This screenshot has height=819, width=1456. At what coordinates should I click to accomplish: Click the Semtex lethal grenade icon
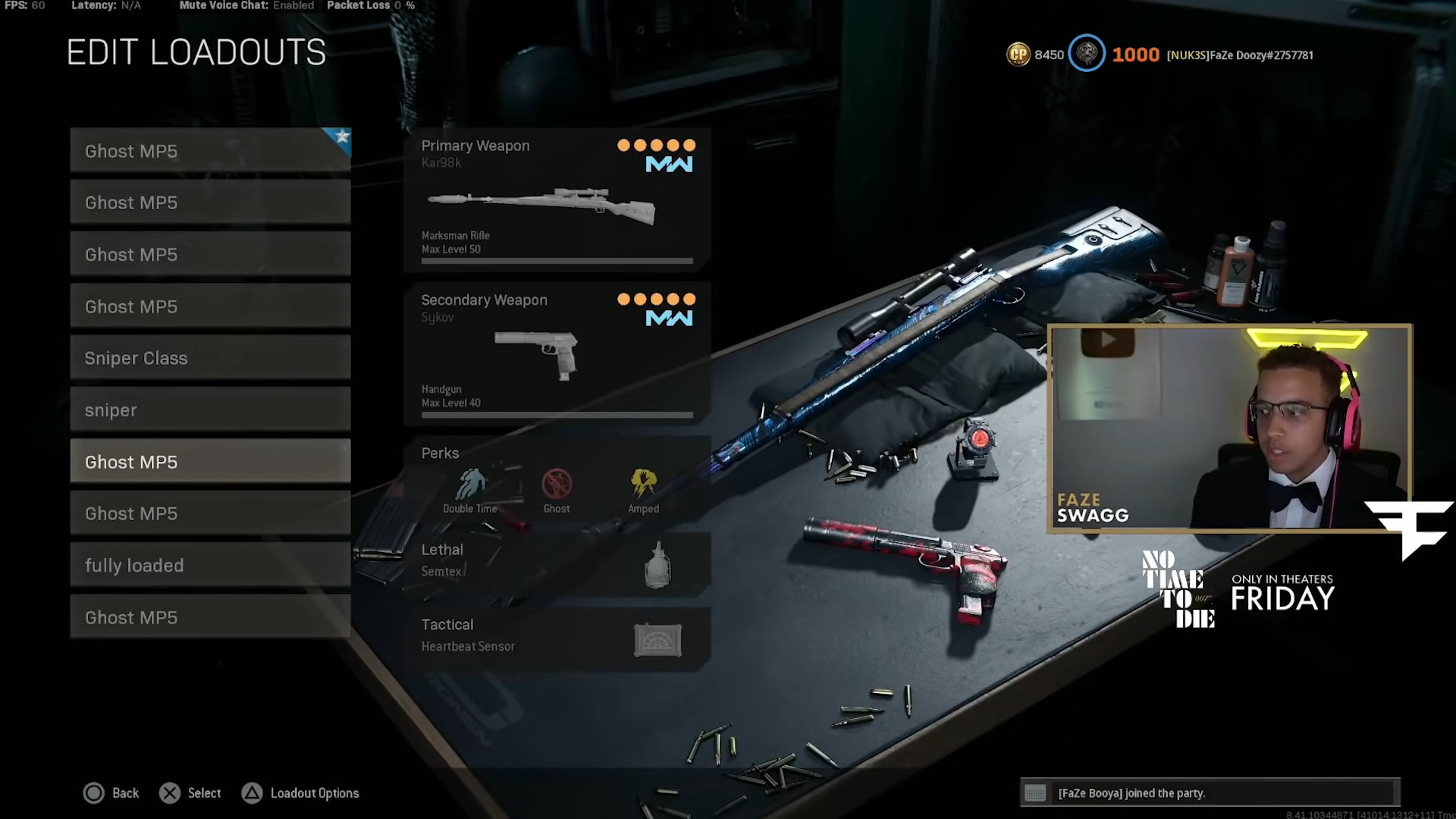click(657, 564)
